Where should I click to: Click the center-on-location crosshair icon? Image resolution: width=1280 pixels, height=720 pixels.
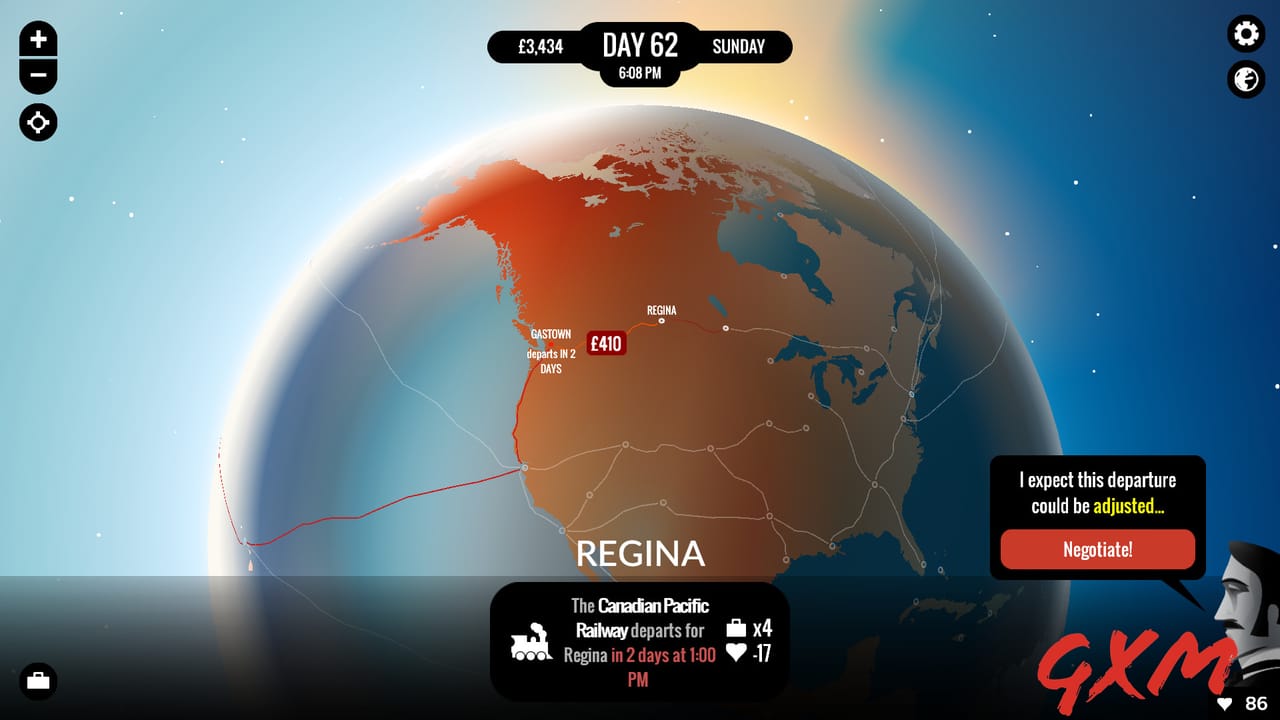(x=37, y=122)
